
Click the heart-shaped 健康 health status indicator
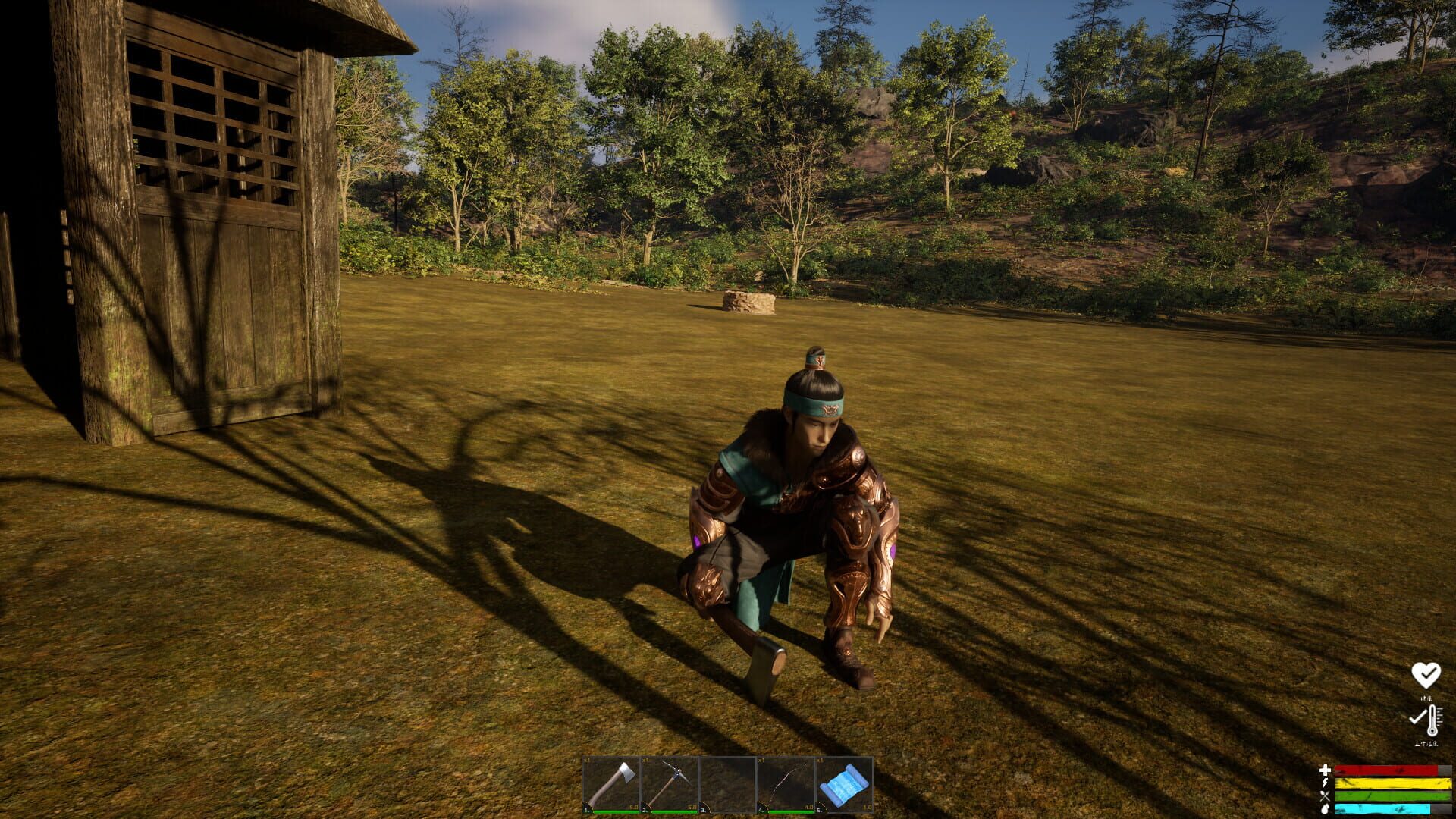(x=1425, y=676)
